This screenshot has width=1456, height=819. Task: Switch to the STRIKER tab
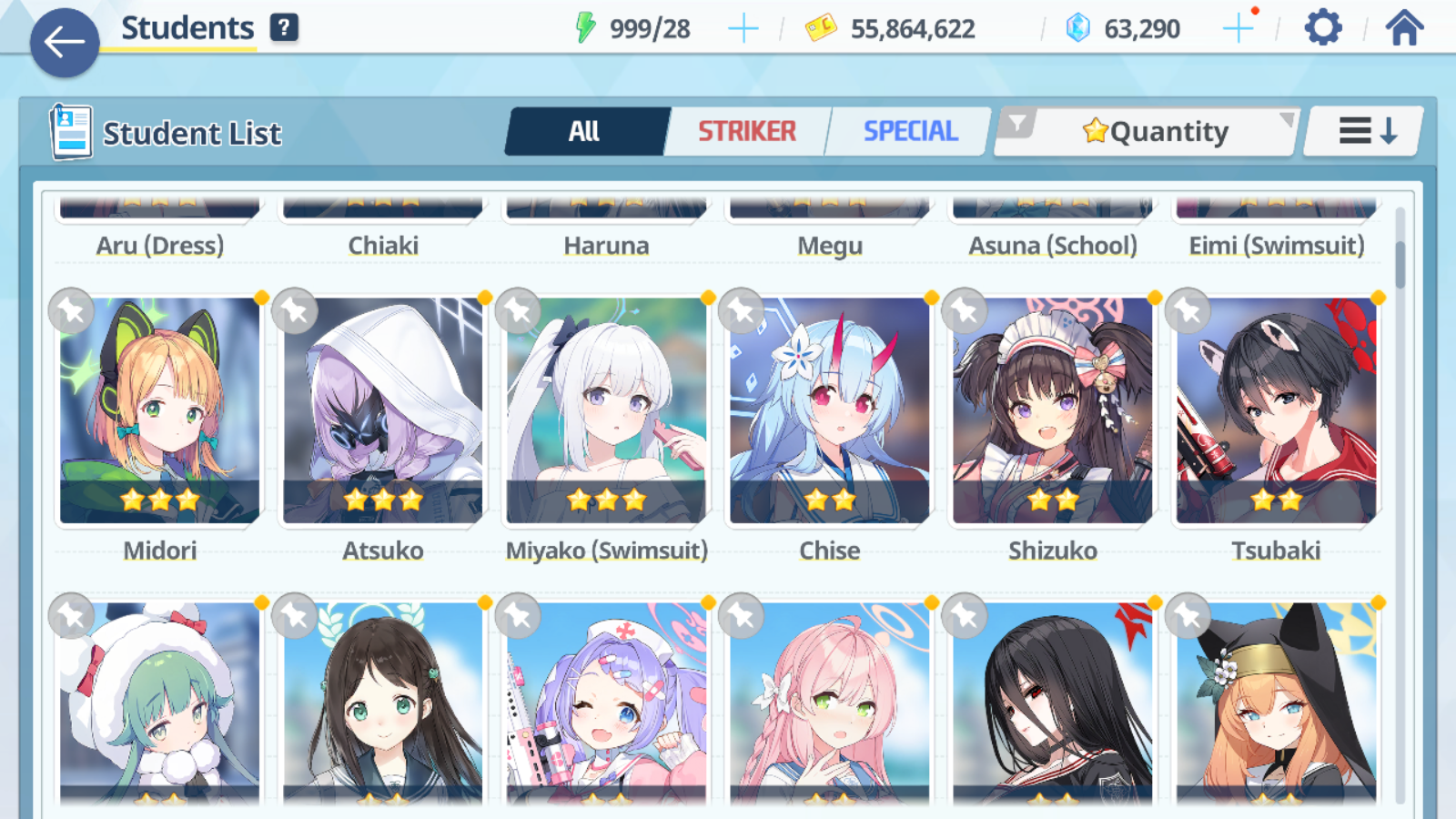click(x=746, y=130)
